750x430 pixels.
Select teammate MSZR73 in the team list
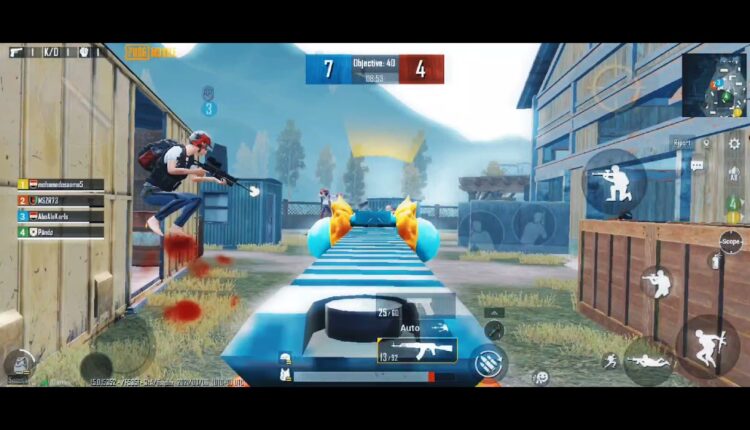coord(60,200)
